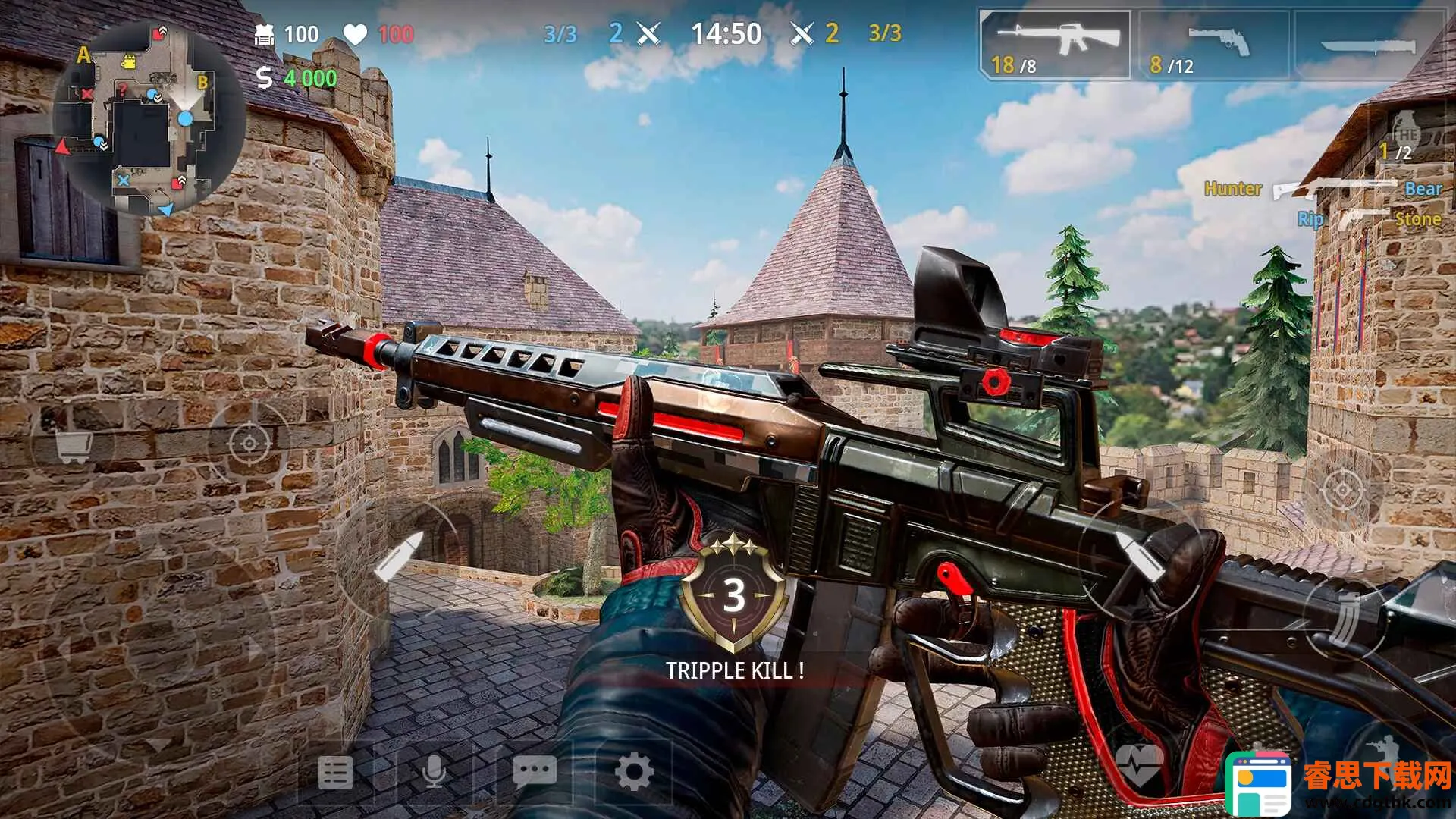Open the shop cart
This screenshot has height=819, width=1456.
point(74,446)
